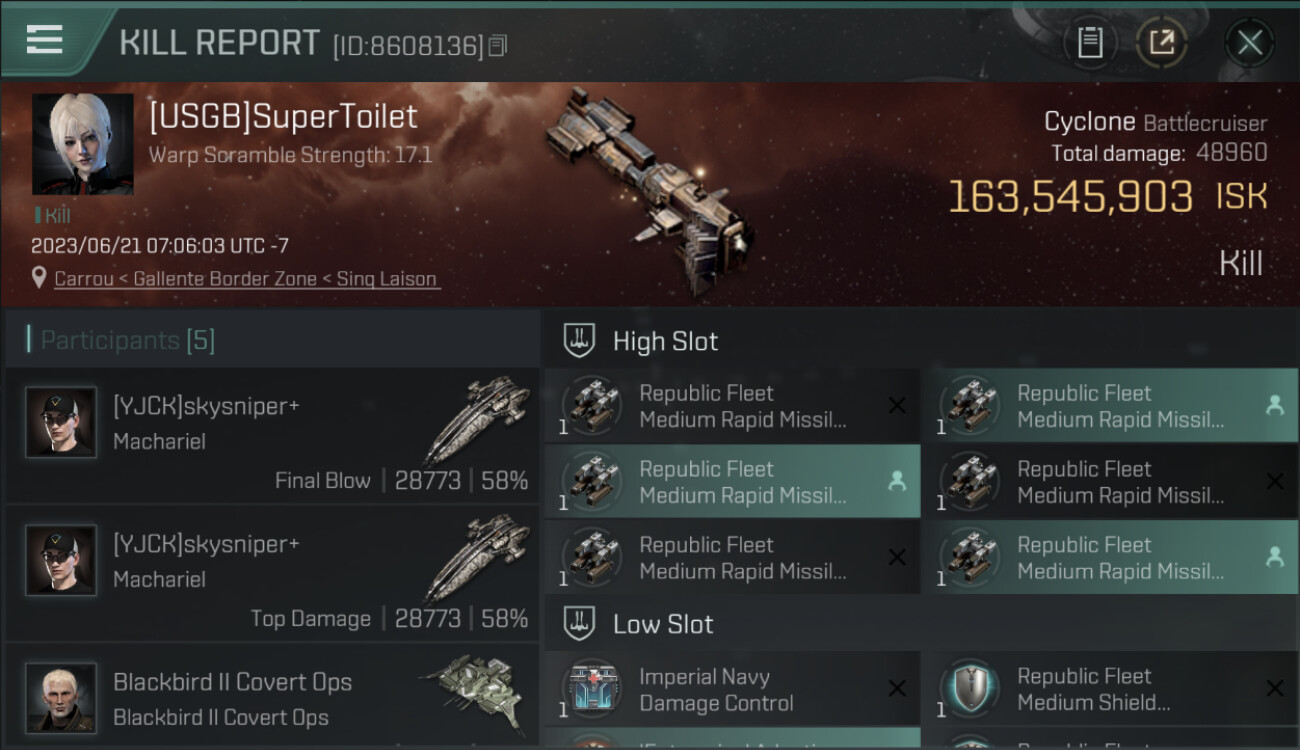Select the Imperial Navy Damage Control module
This screenshot has width=1300, height=750.
coord(732,689)
